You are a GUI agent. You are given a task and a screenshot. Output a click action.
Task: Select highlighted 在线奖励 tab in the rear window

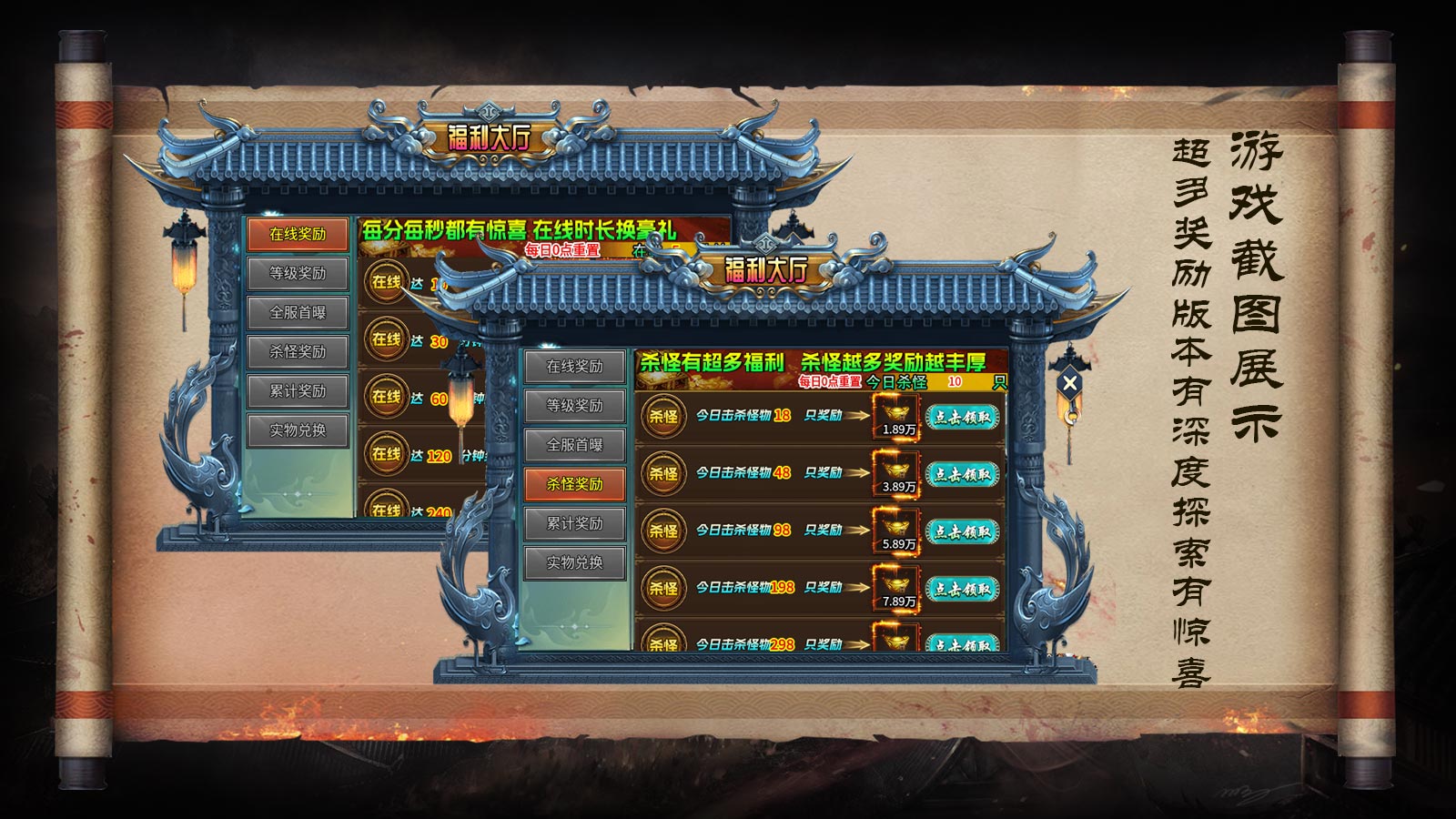click(298, 234)
